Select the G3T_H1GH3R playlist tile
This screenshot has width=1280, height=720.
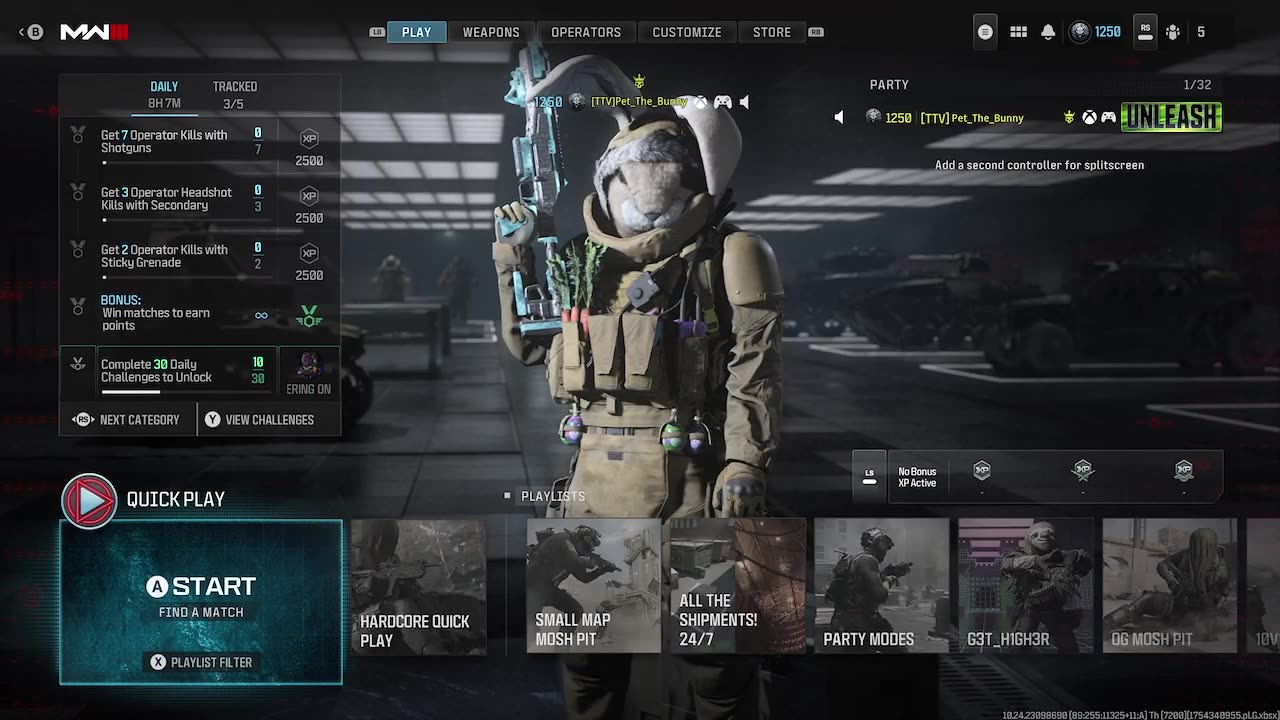click(x=1025, y=586)
